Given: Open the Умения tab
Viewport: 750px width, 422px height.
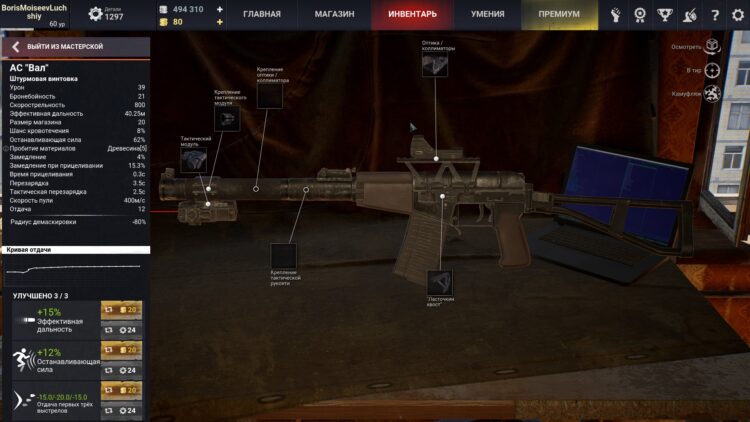Looking at the screenshot, I should click(x=488, y=15).
